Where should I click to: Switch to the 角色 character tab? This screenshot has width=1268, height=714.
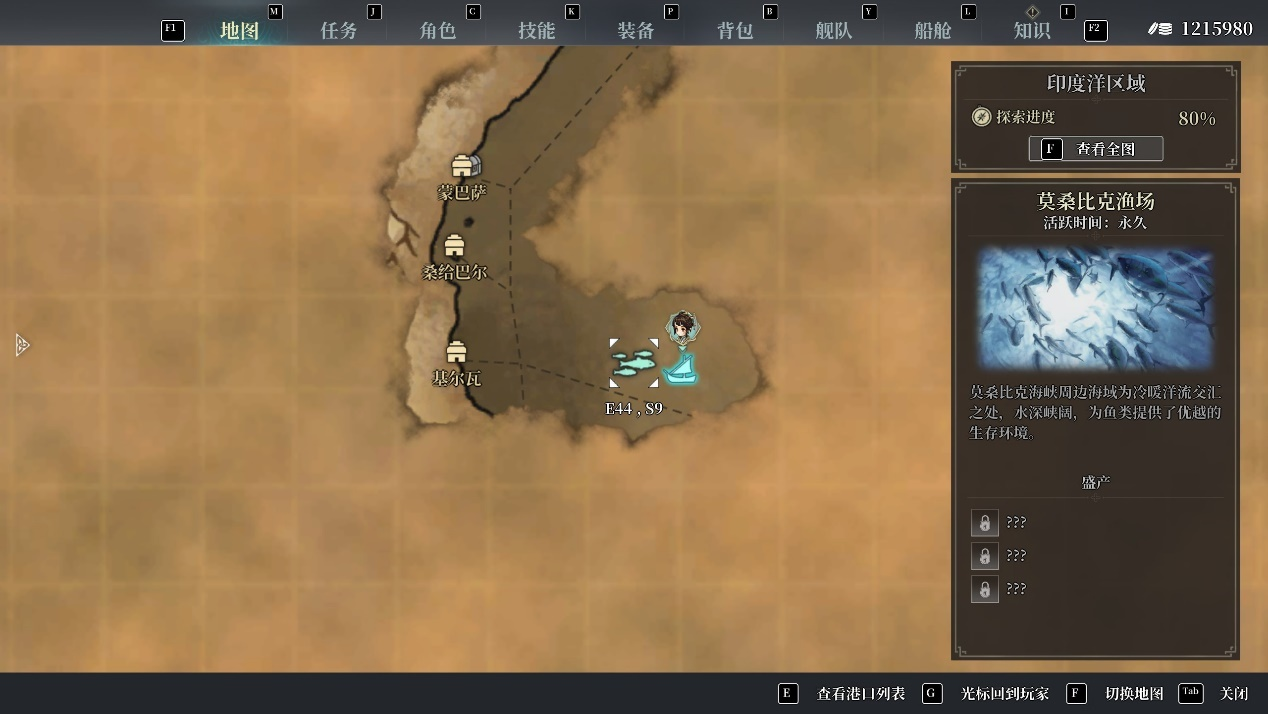(437, 30)
